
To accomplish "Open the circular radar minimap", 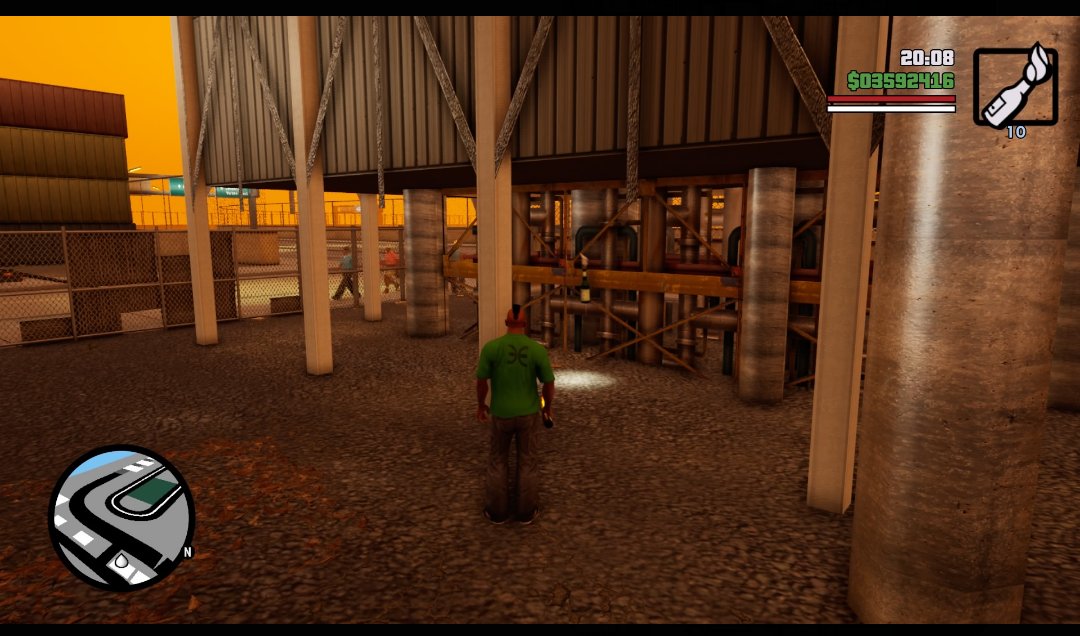I will click(121, 518).
